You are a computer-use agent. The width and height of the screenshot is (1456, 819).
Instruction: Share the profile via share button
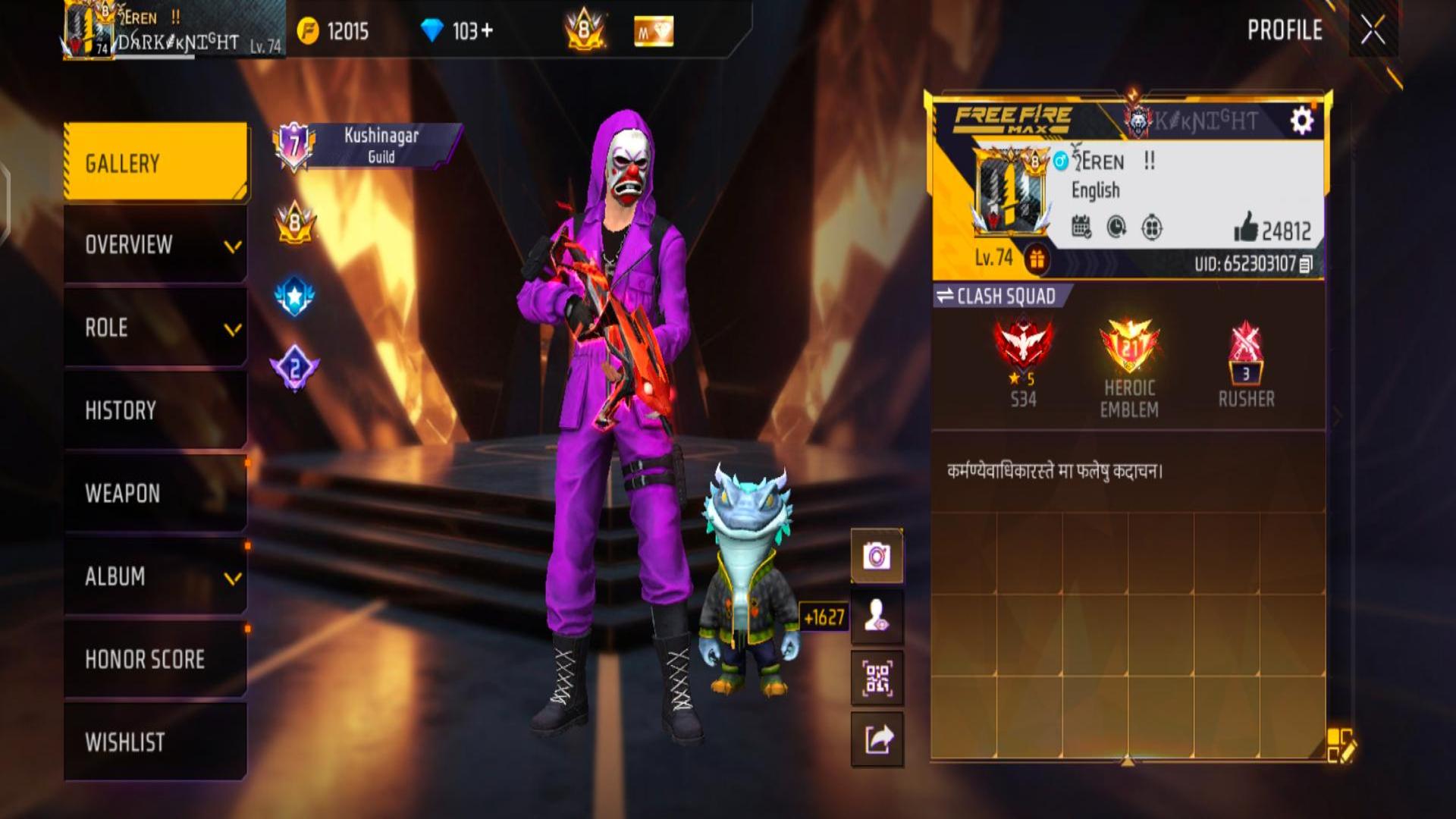(x=877, y=739)
